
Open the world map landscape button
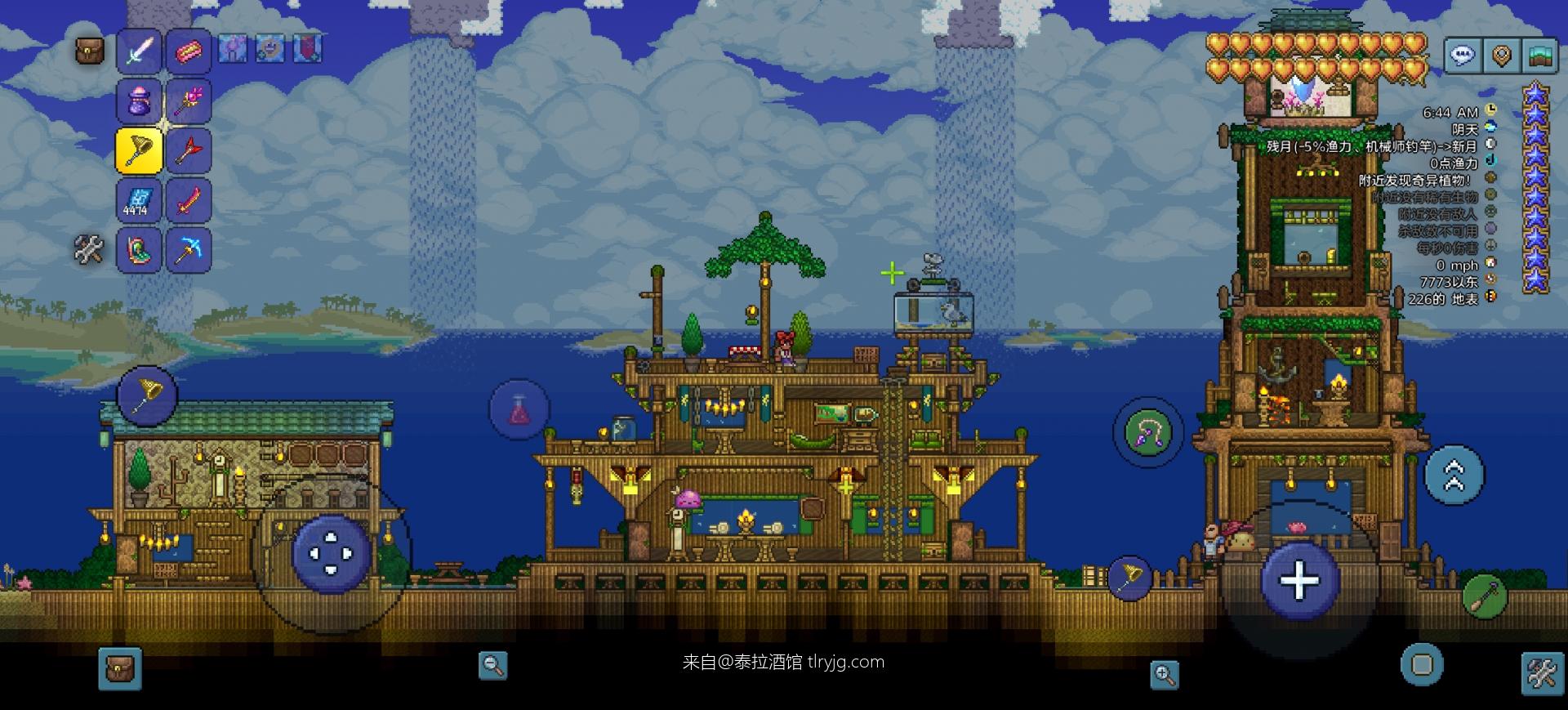tap(1540, 56)
